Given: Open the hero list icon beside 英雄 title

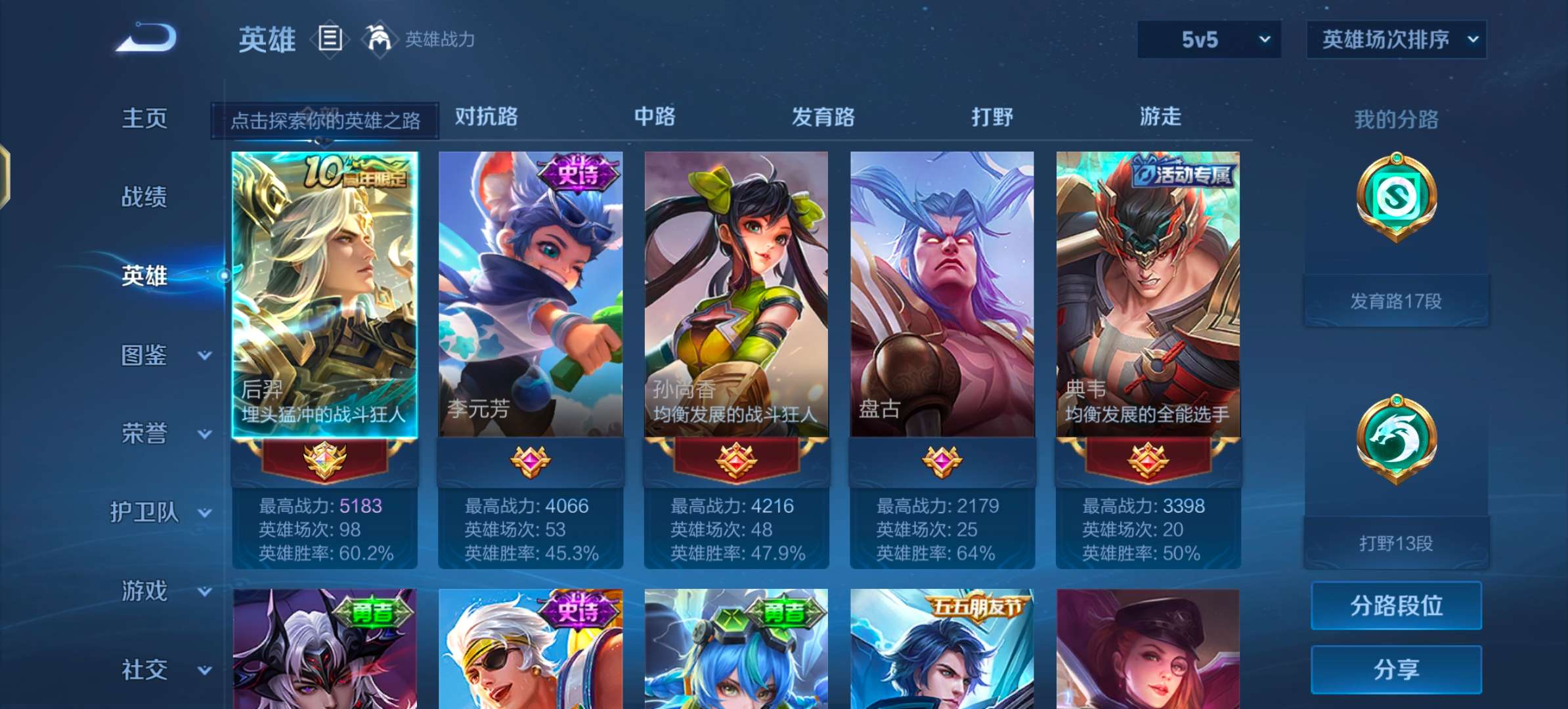Looking at the screenshot, I should [x=330, y=39].
